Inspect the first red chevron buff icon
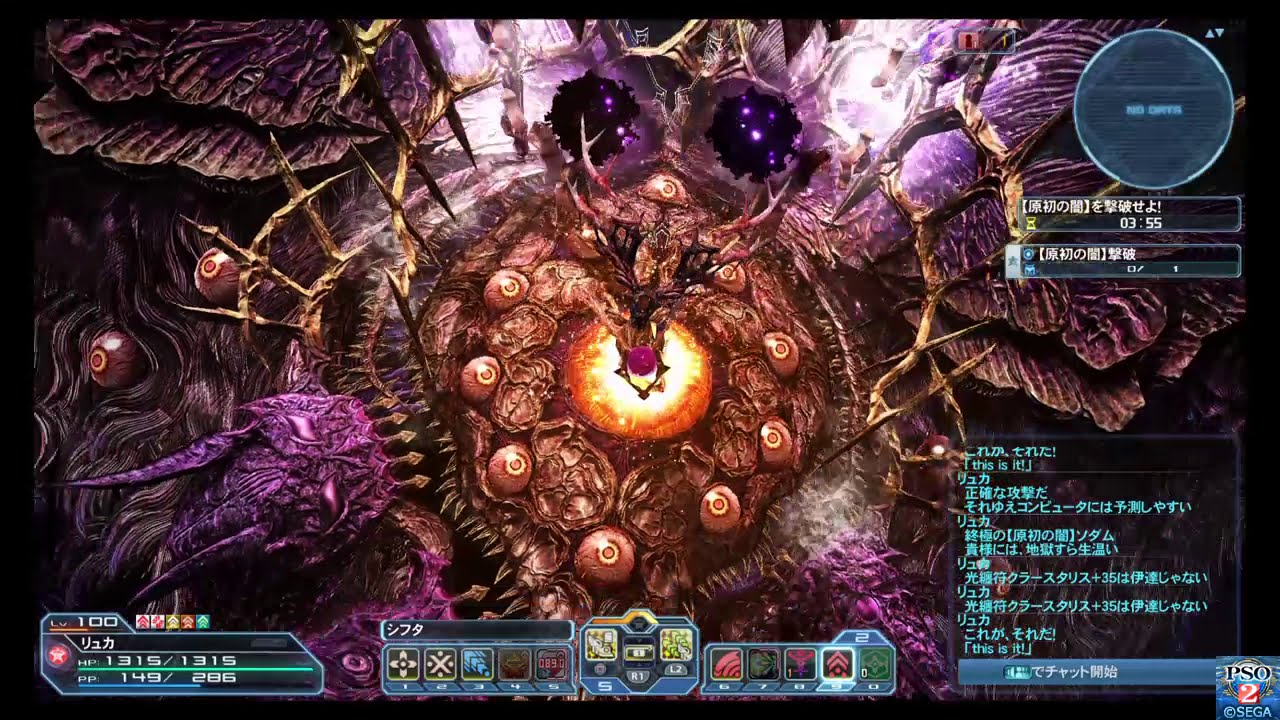 point(142,622)
